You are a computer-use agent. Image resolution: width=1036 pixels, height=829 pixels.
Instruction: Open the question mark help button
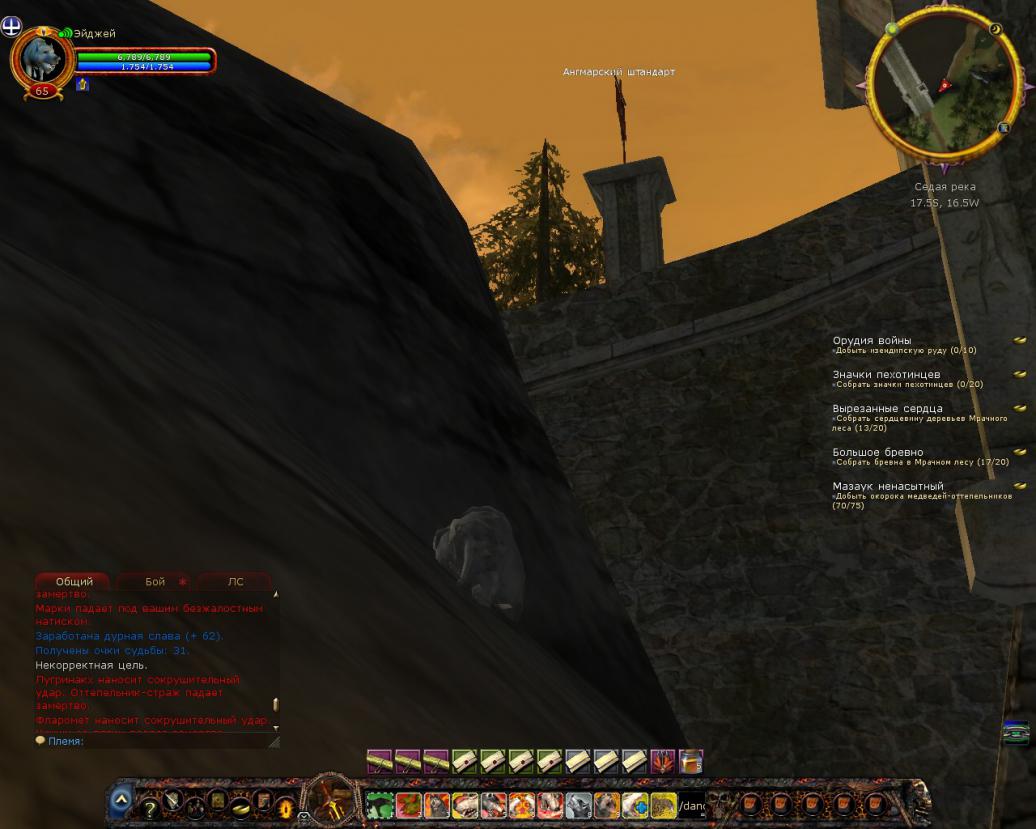[x=150, y=806]
